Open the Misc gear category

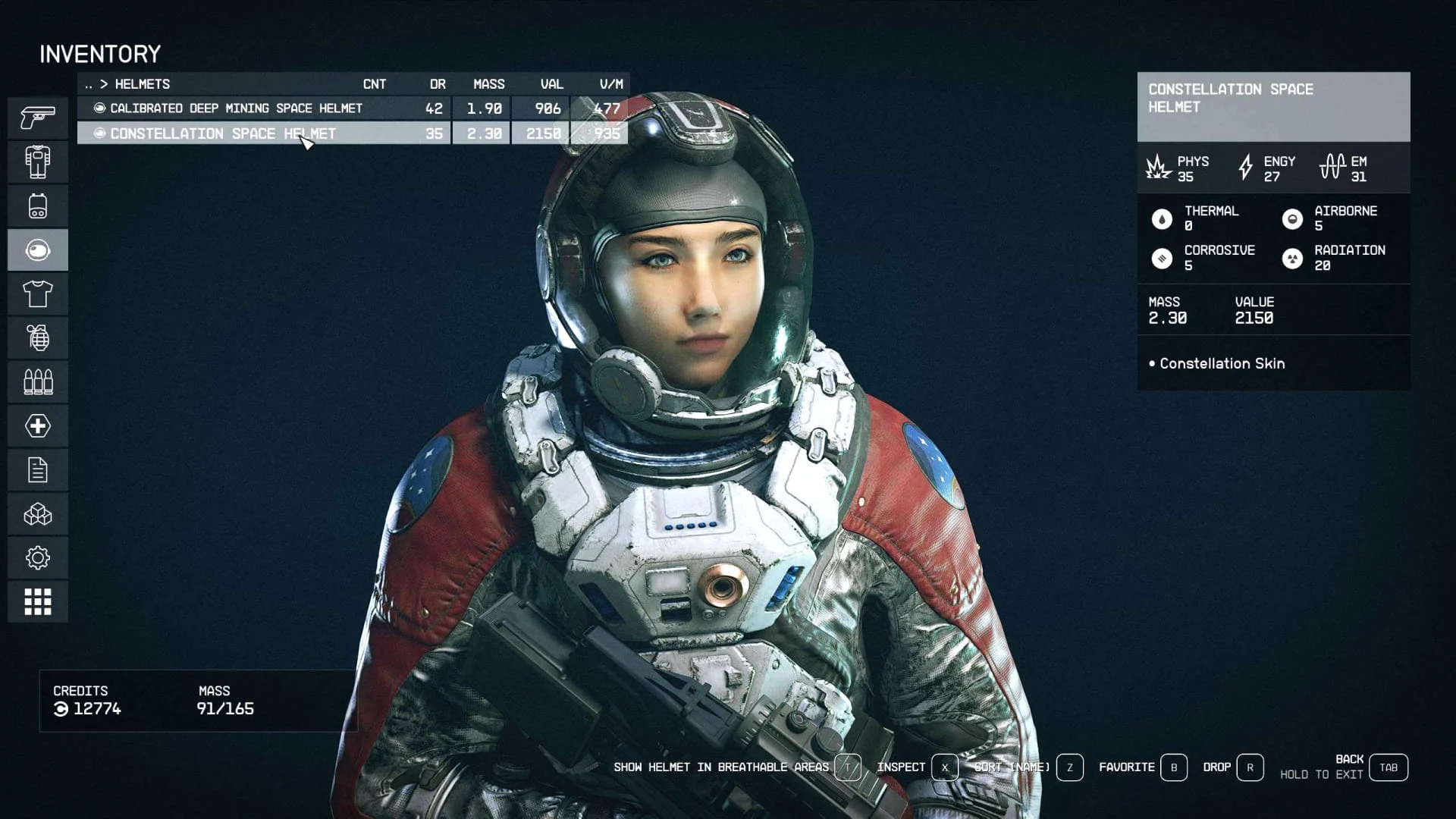[38, 558]
